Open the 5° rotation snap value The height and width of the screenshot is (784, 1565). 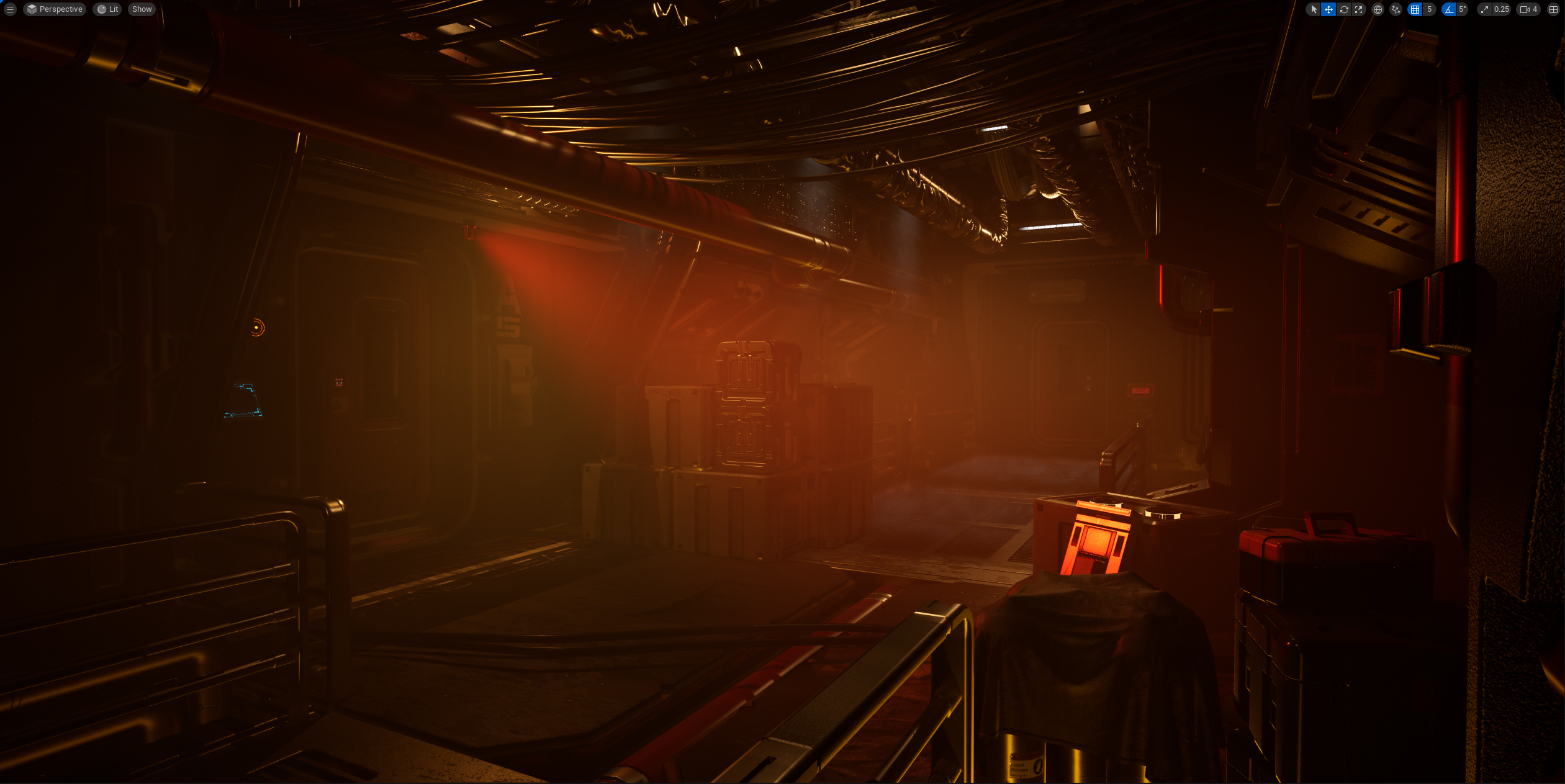pyautogui.click(x=1463, y=9)
